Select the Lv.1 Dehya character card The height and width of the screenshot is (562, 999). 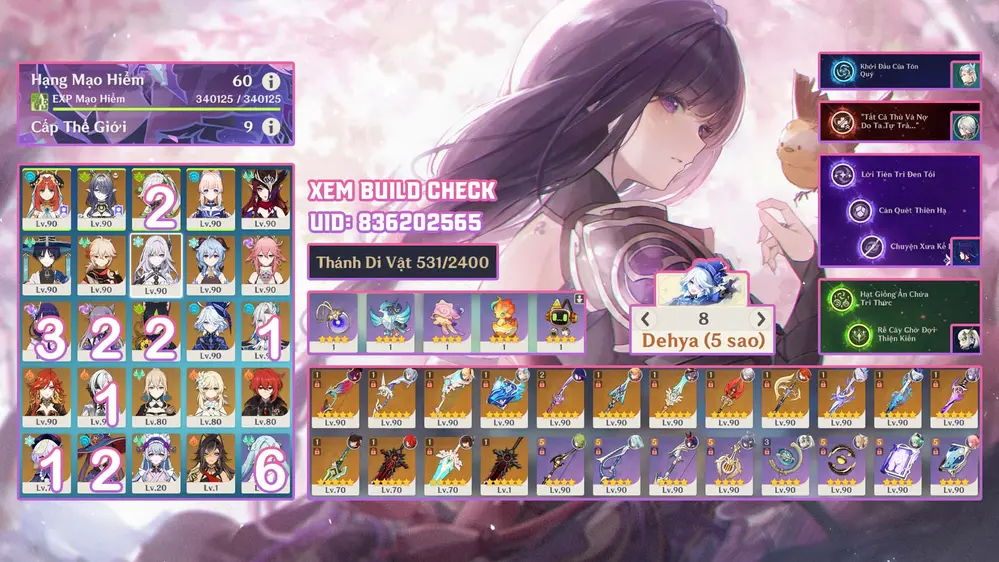(x=211, y=463)
